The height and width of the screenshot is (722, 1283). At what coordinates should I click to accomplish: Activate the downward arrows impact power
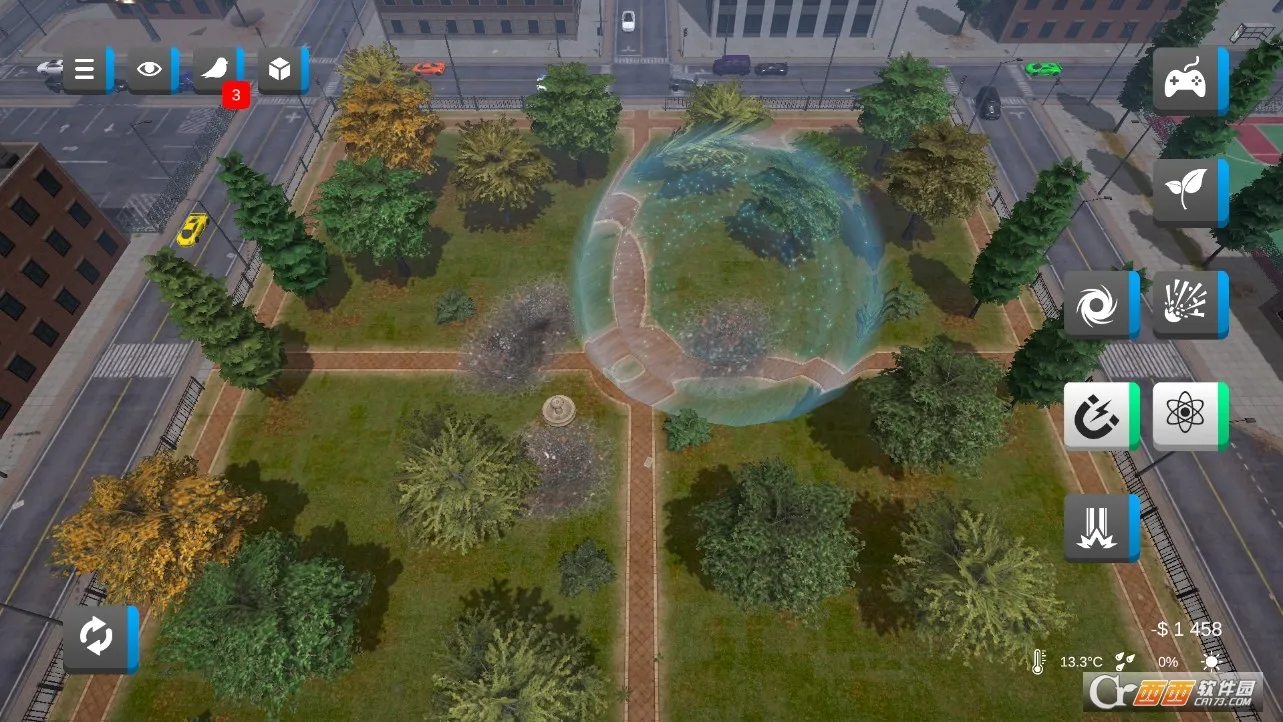(x=1099, y=528)
